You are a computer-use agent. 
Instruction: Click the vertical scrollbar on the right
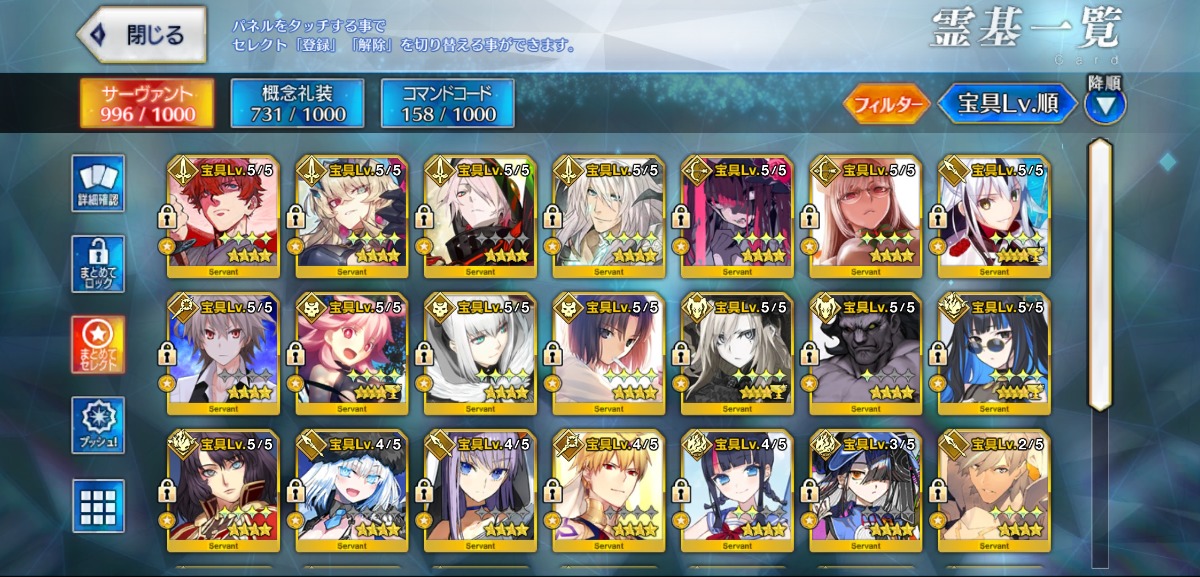(x=1100, y=275)
